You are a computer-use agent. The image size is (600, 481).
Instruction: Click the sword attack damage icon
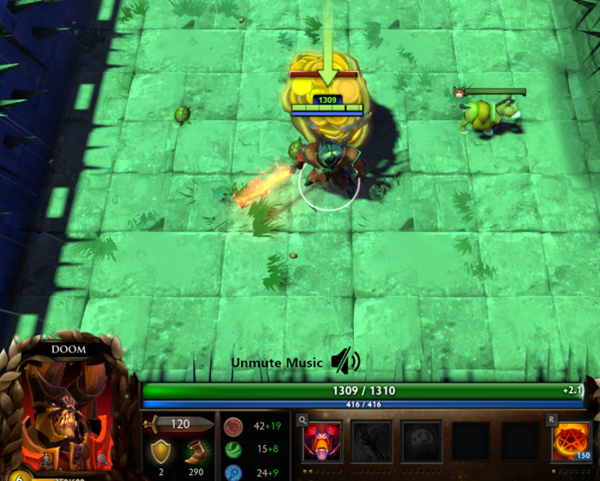160,424
